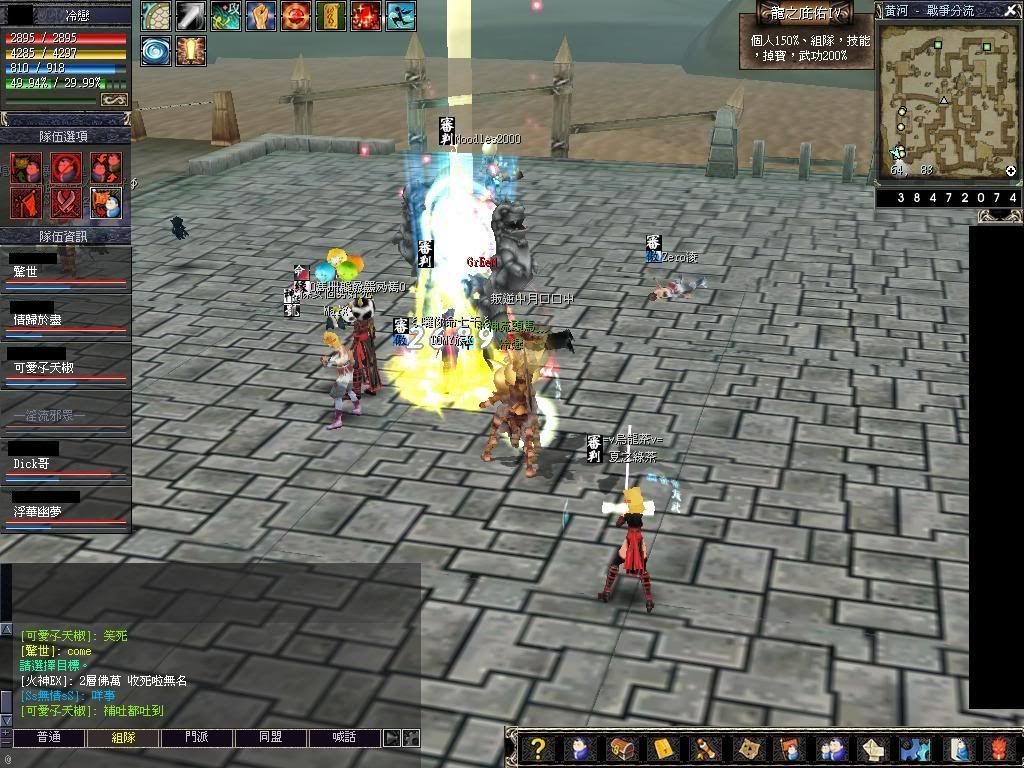This screenshot has height=768, width=1024.
Task: Open the 門派 sect chat tab
Action: click(197, 738)
